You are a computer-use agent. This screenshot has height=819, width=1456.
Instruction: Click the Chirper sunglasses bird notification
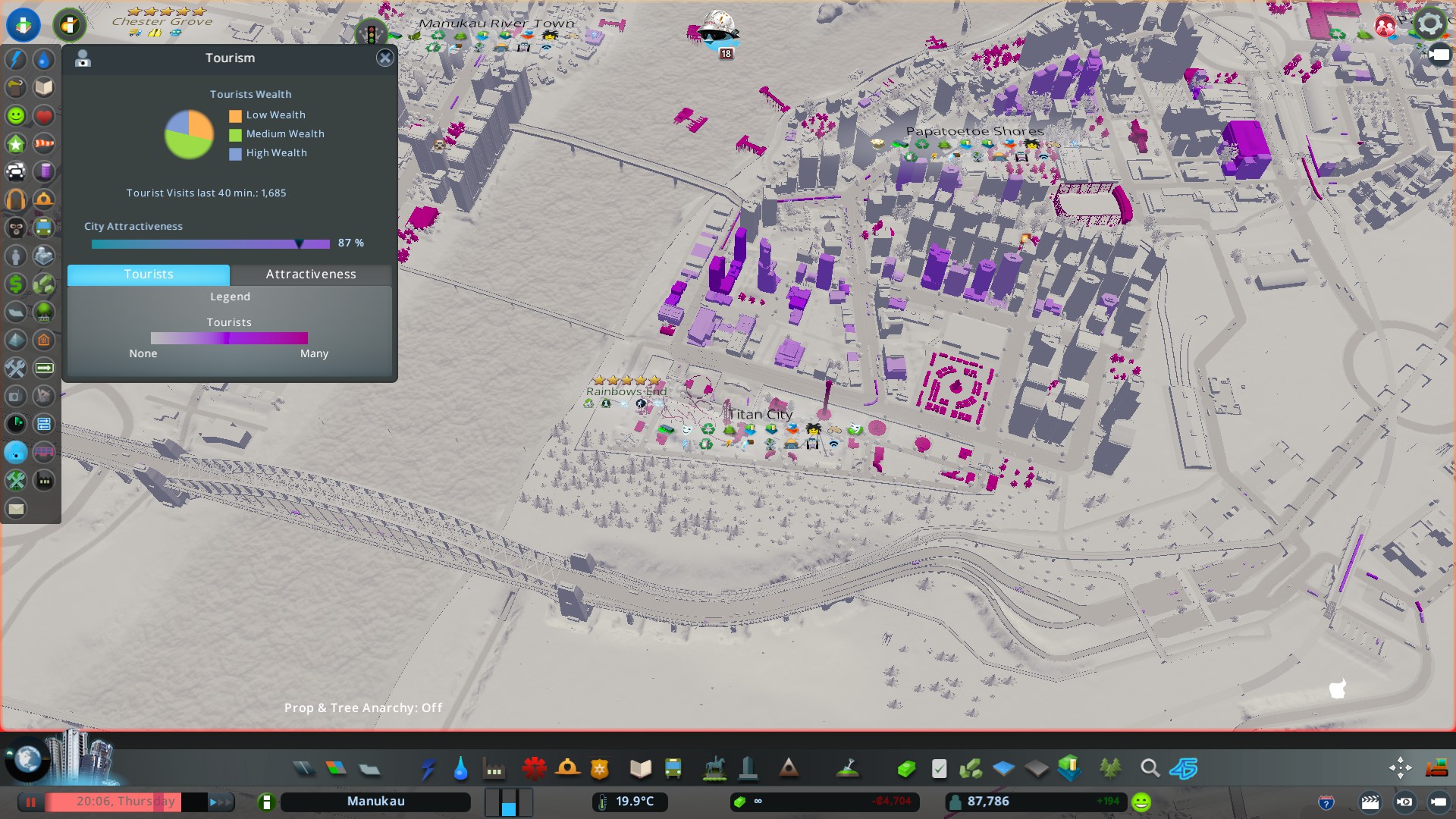pyautogui.click(x=717, y=32)
